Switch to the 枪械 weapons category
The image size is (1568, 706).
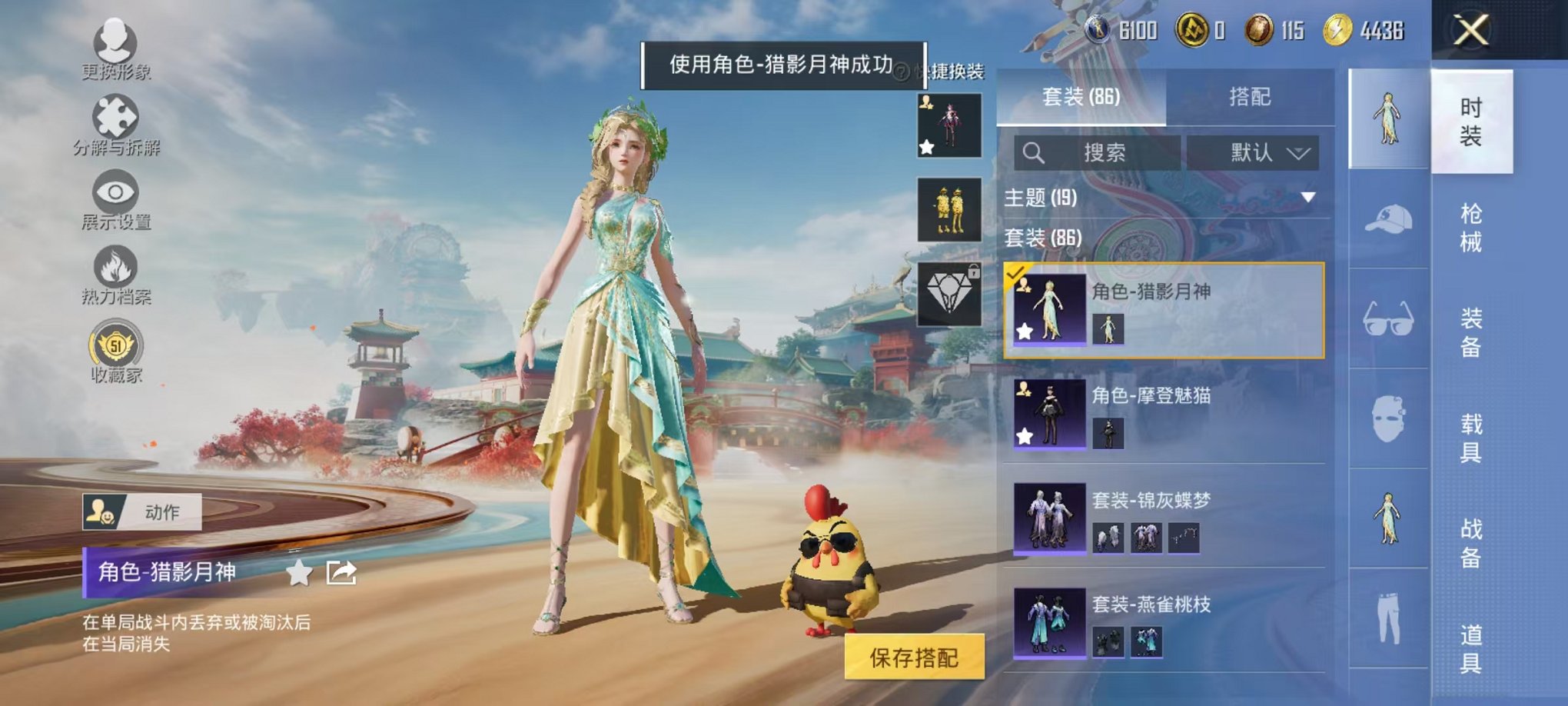(1473, 227)
